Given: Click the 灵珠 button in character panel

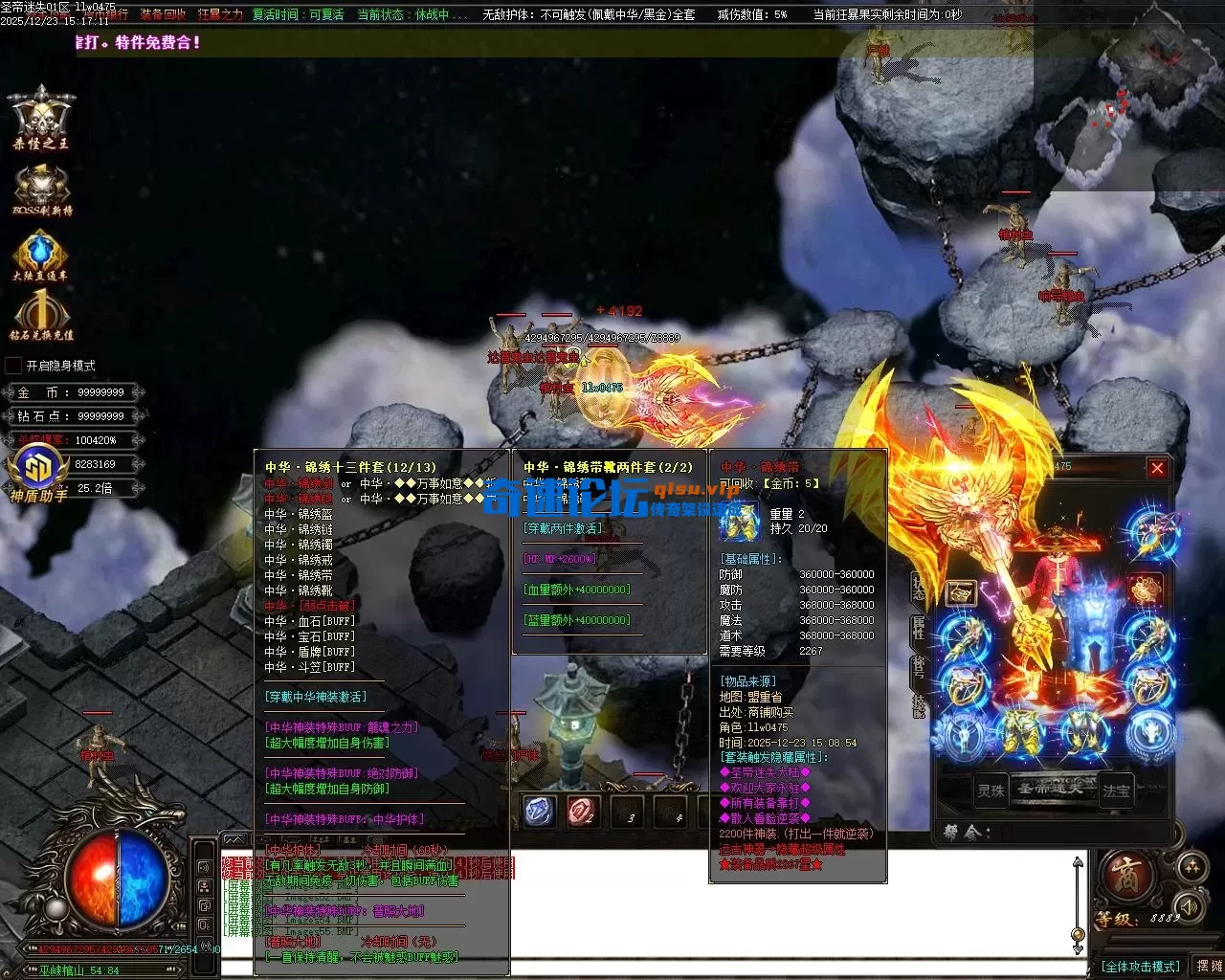Looking at the screenshot, I should coord(991,791).
